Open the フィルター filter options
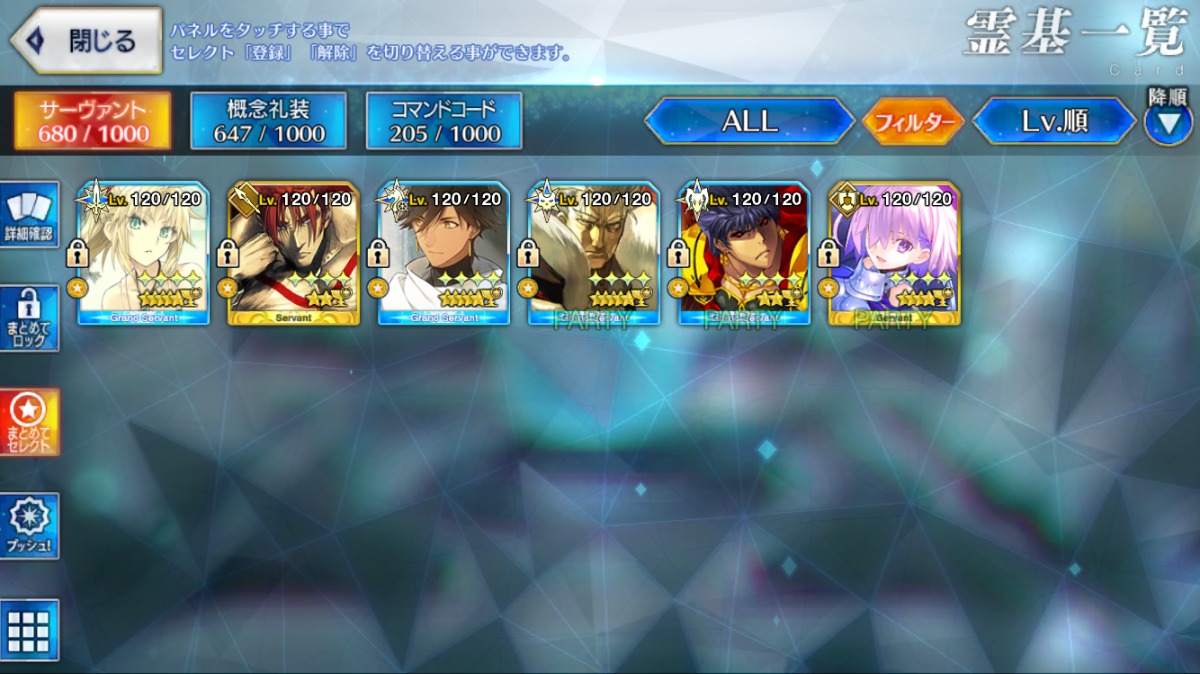Viewport: 1200px width, 674px height. point(912,122)
